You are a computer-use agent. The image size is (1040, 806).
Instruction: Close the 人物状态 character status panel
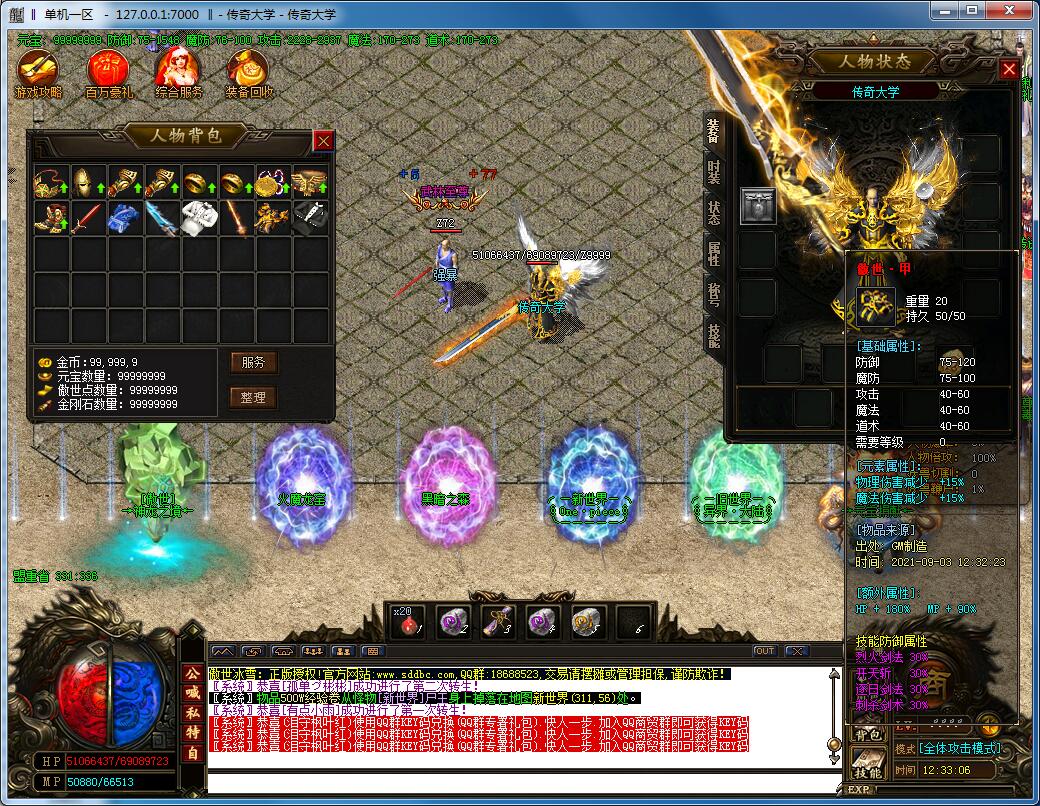[1009, 69]
